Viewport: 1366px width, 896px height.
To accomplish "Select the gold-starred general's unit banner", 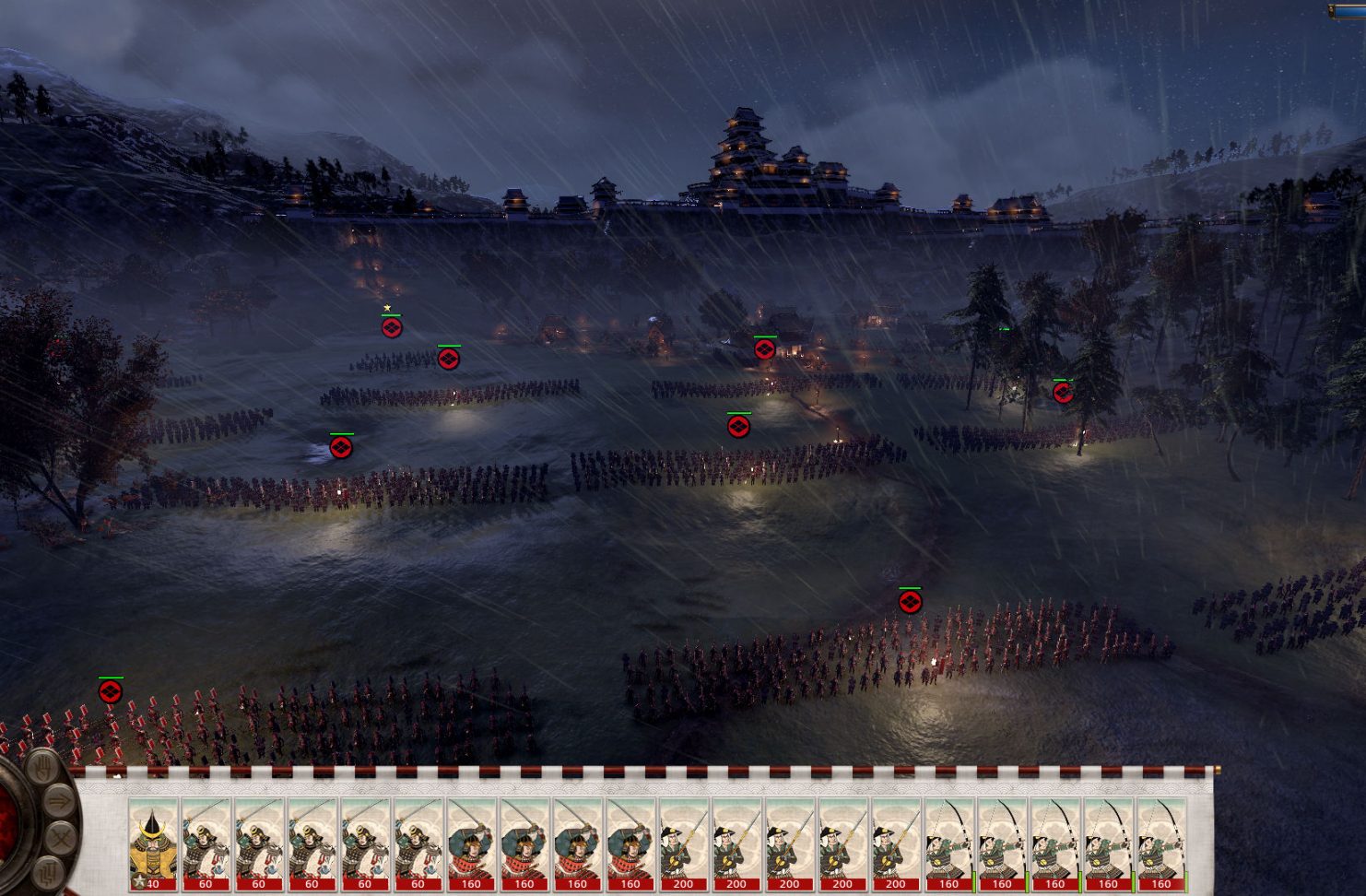I will click(392, 326).
